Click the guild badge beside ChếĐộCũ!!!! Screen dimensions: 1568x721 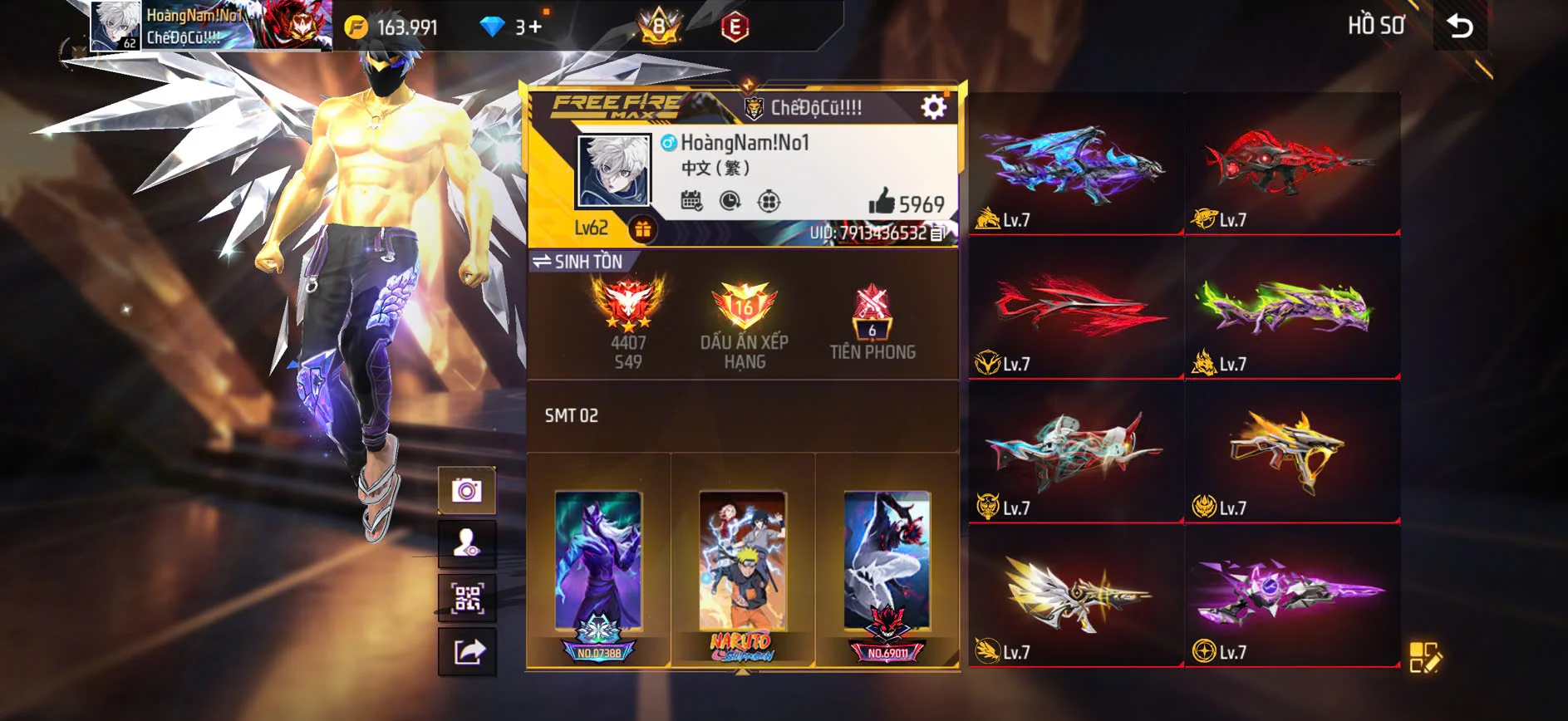[x=755, y=106]
